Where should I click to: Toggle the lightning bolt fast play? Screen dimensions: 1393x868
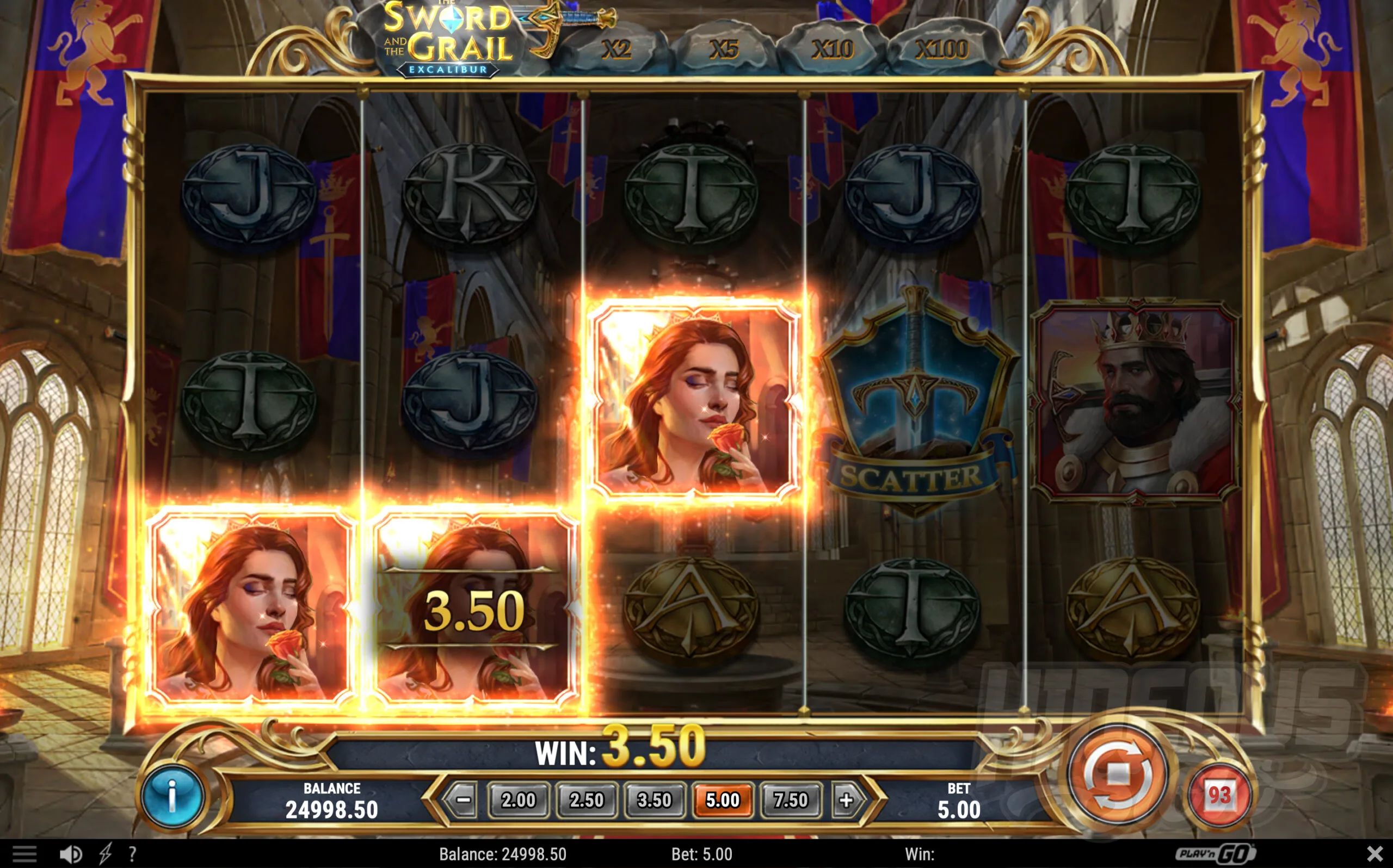[106, 854]
